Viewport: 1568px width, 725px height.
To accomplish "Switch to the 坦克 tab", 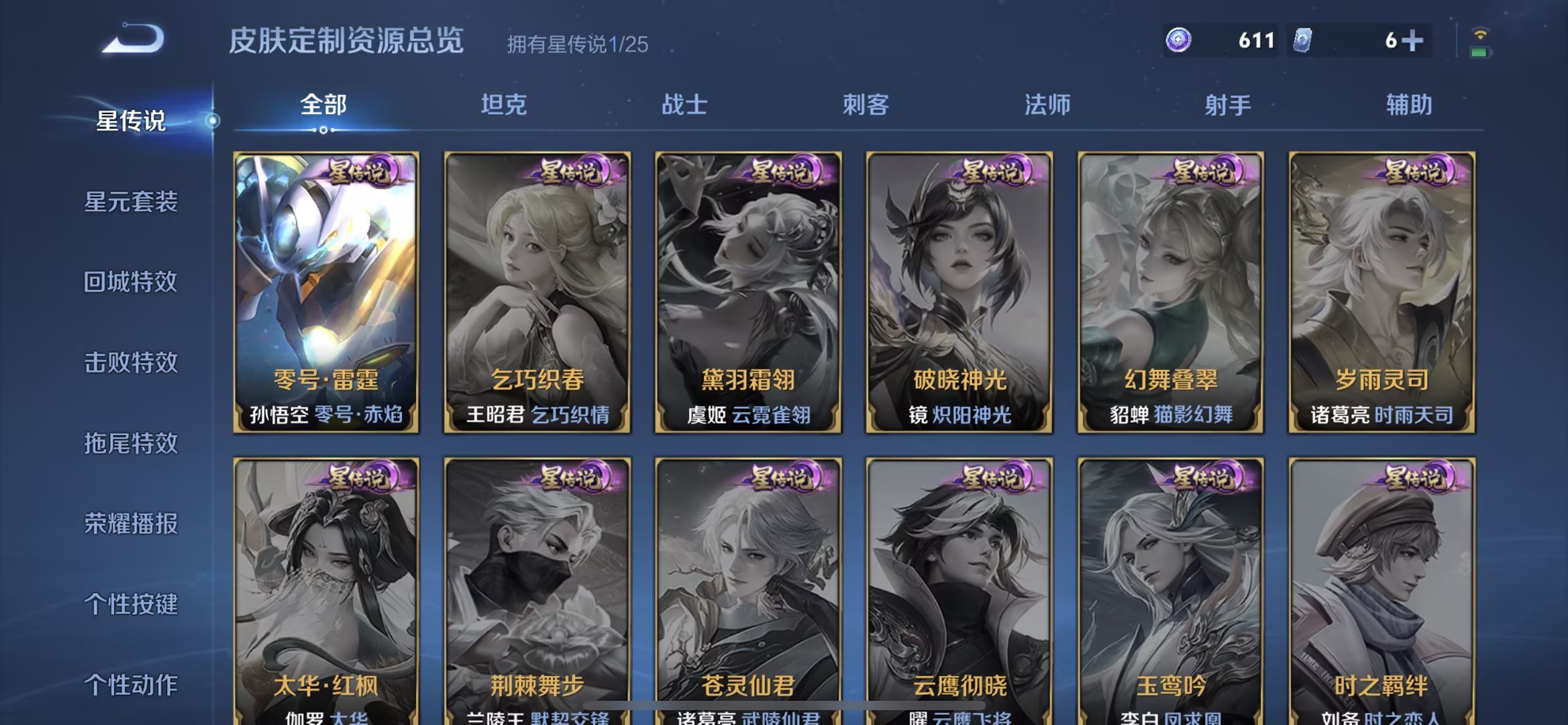I will tap(503, 105).
